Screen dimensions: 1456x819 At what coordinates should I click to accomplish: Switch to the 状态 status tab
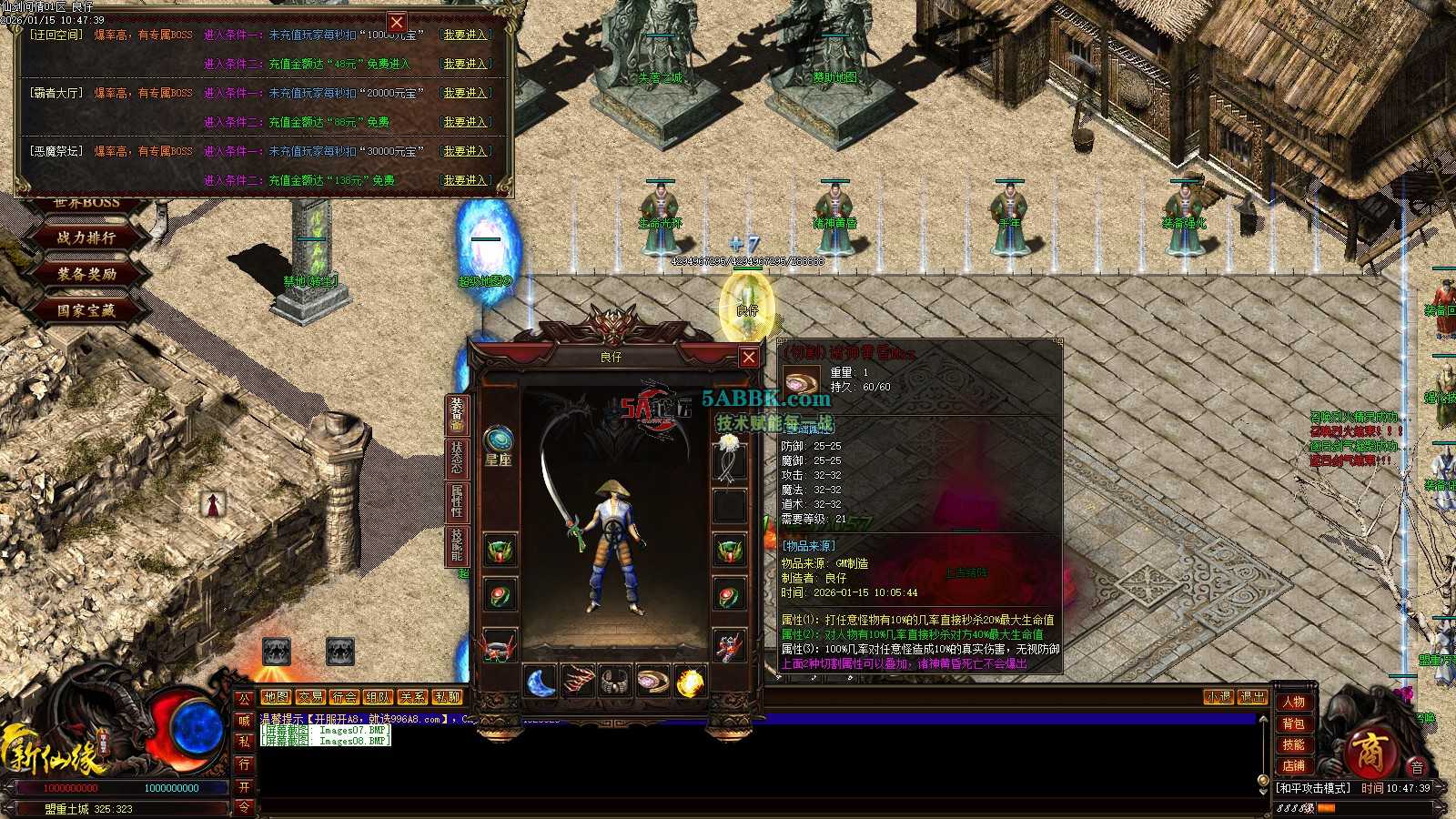tap(456, 457)
